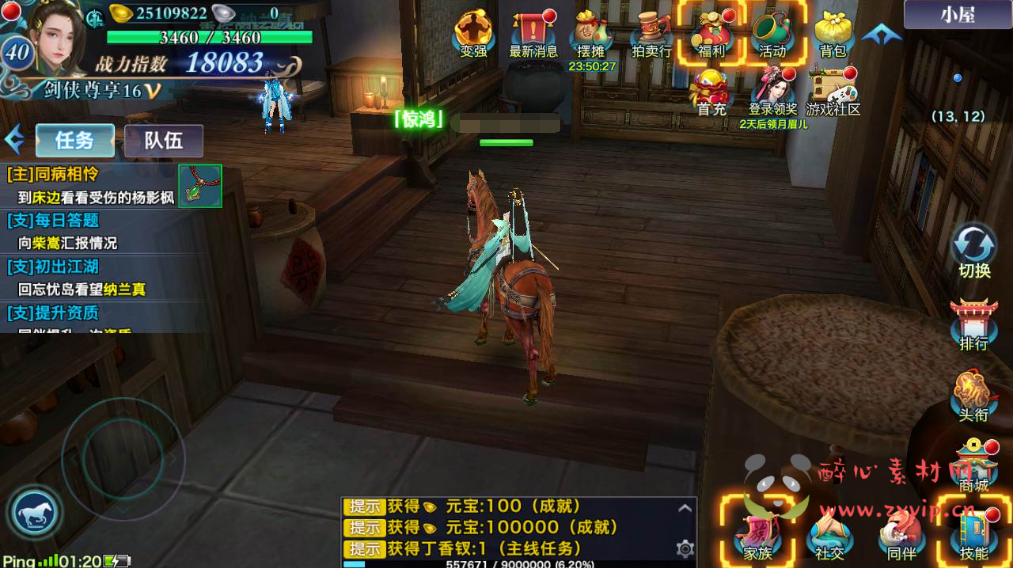
Task: Open the 背包 bag inventory
Action: click(832, 33)
